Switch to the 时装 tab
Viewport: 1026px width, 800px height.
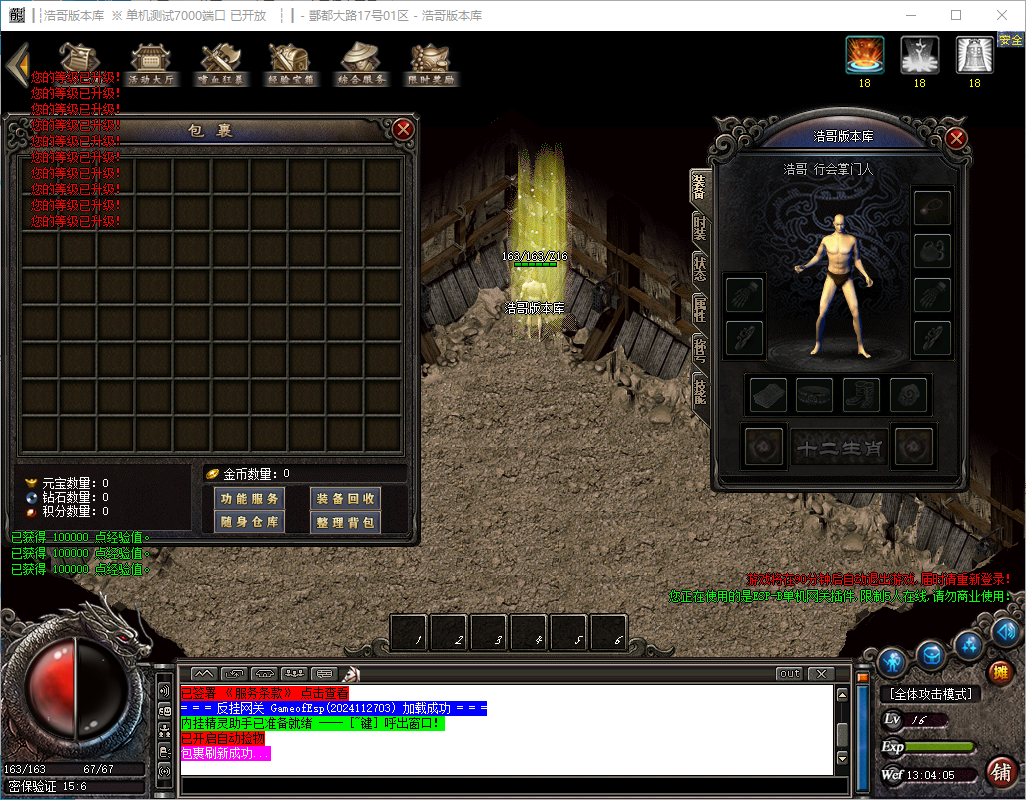tap(700, 227)
